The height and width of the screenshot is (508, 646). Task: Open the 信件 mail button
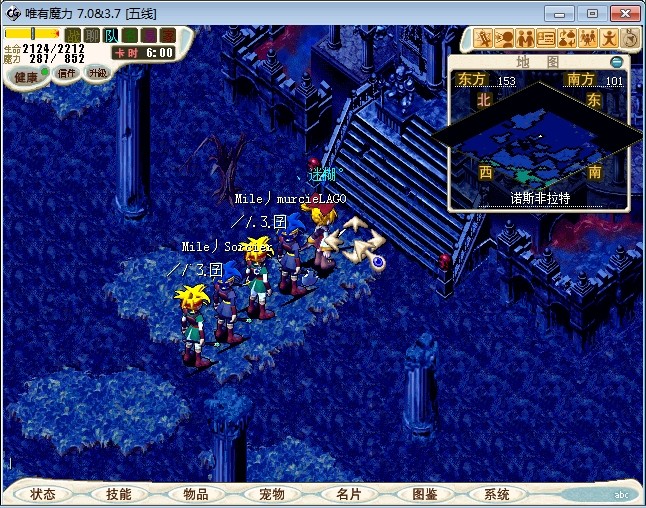(x=67, y=73)
